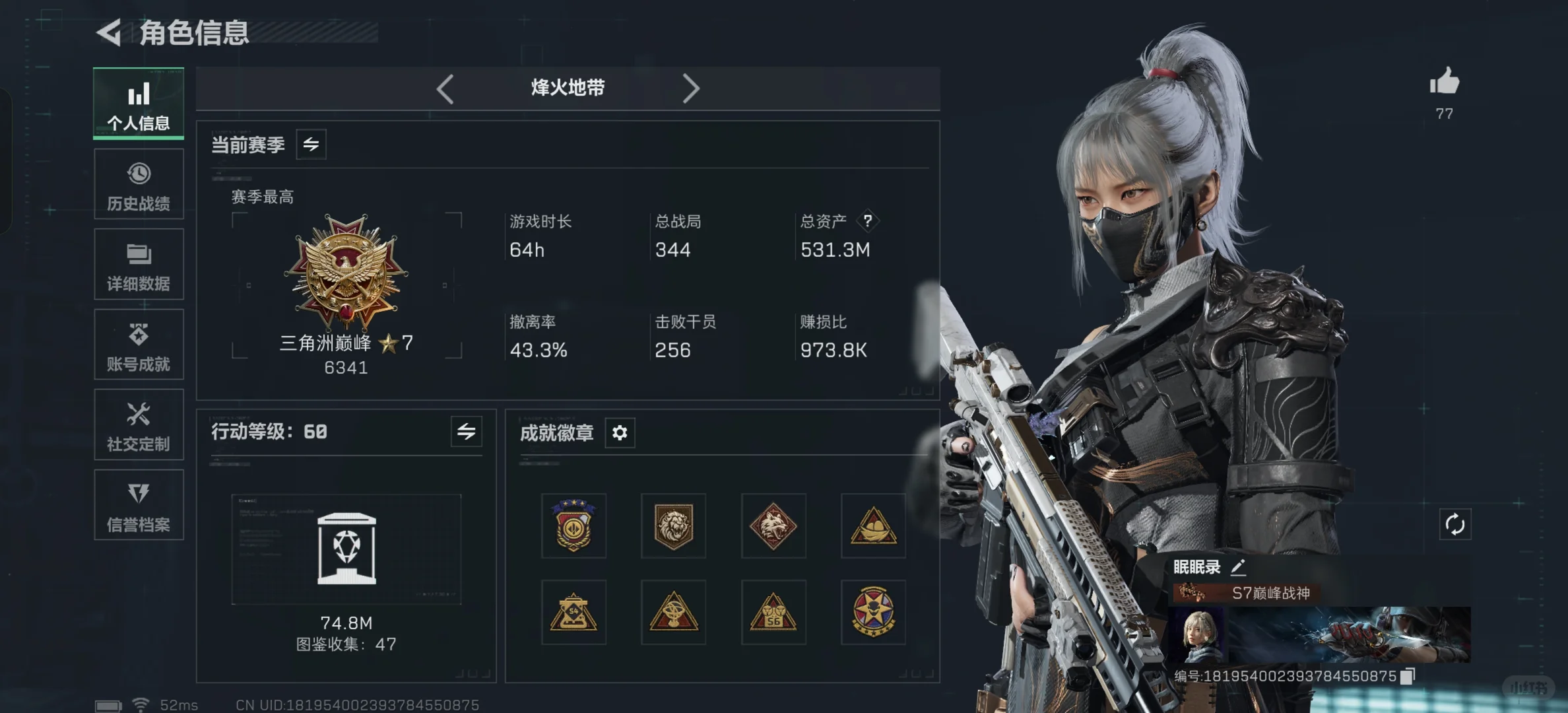Open the 总资产 question mark tooltip
Screen dimensions: 1568x713
[868, 221]
